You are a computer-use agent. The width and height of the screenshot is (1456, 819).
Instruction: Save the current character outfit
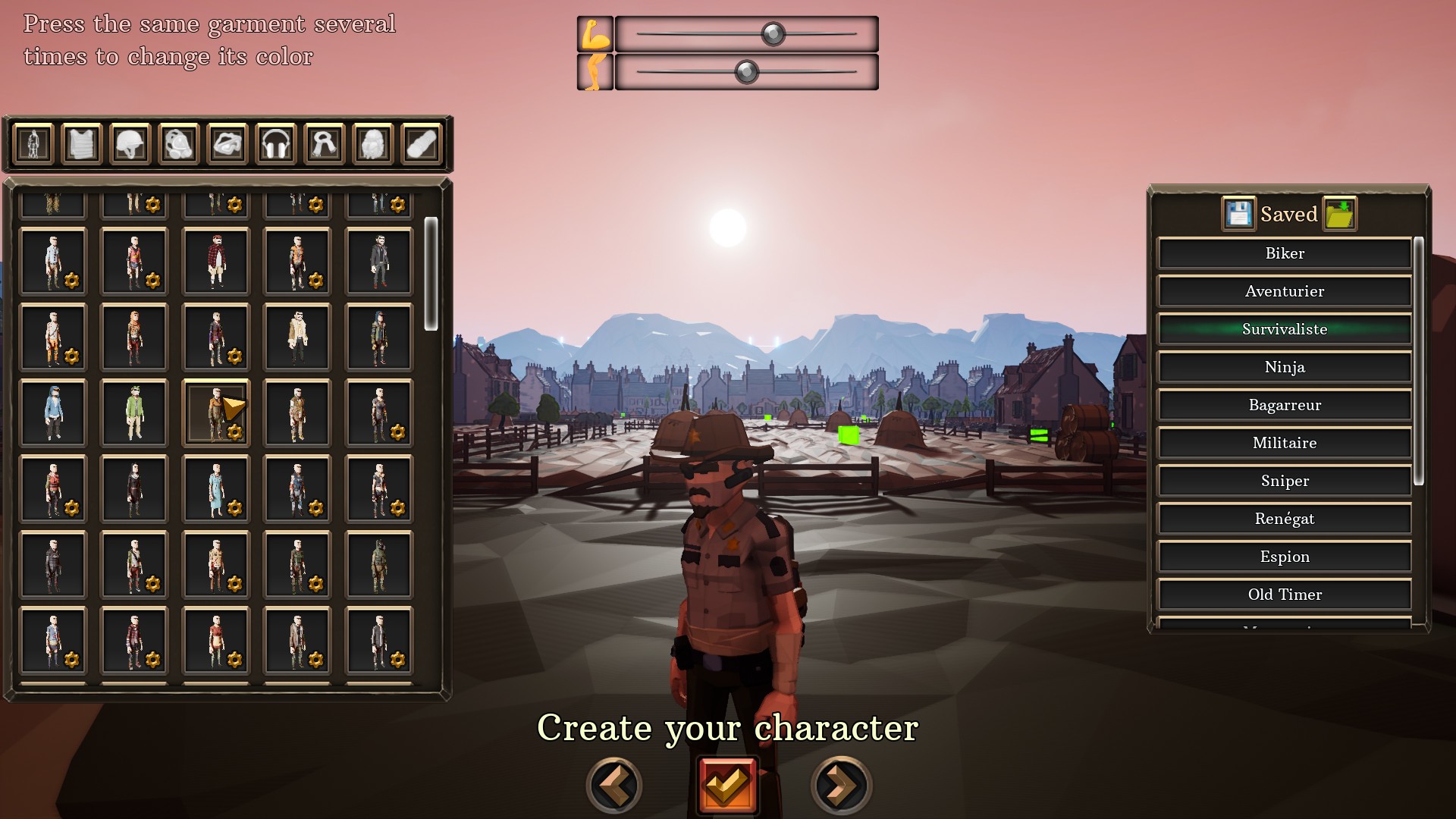[1238, 213]
